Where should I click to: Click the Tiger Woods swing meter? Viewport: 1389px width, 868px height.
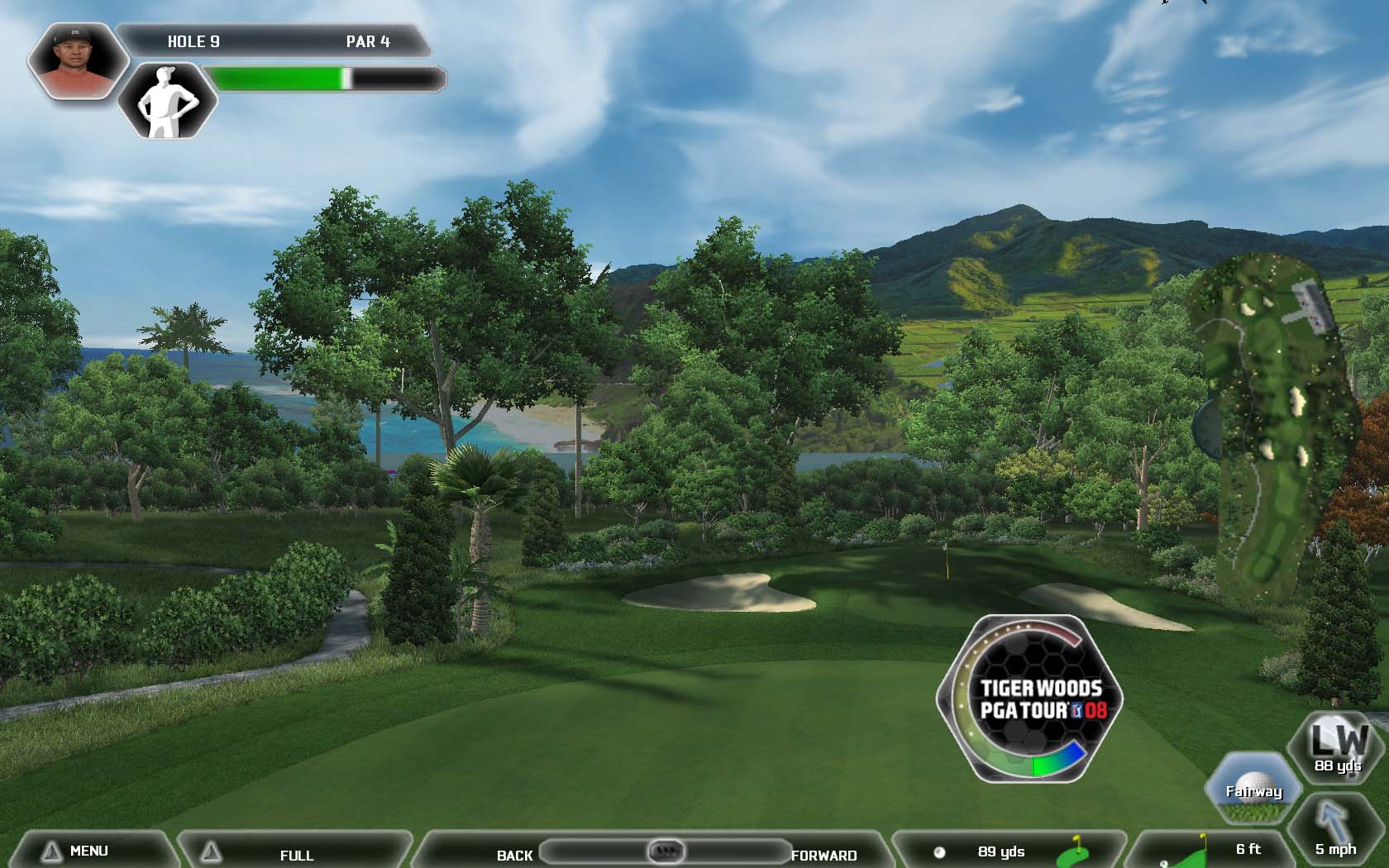pyautogui.click(x=1030, y=699)
